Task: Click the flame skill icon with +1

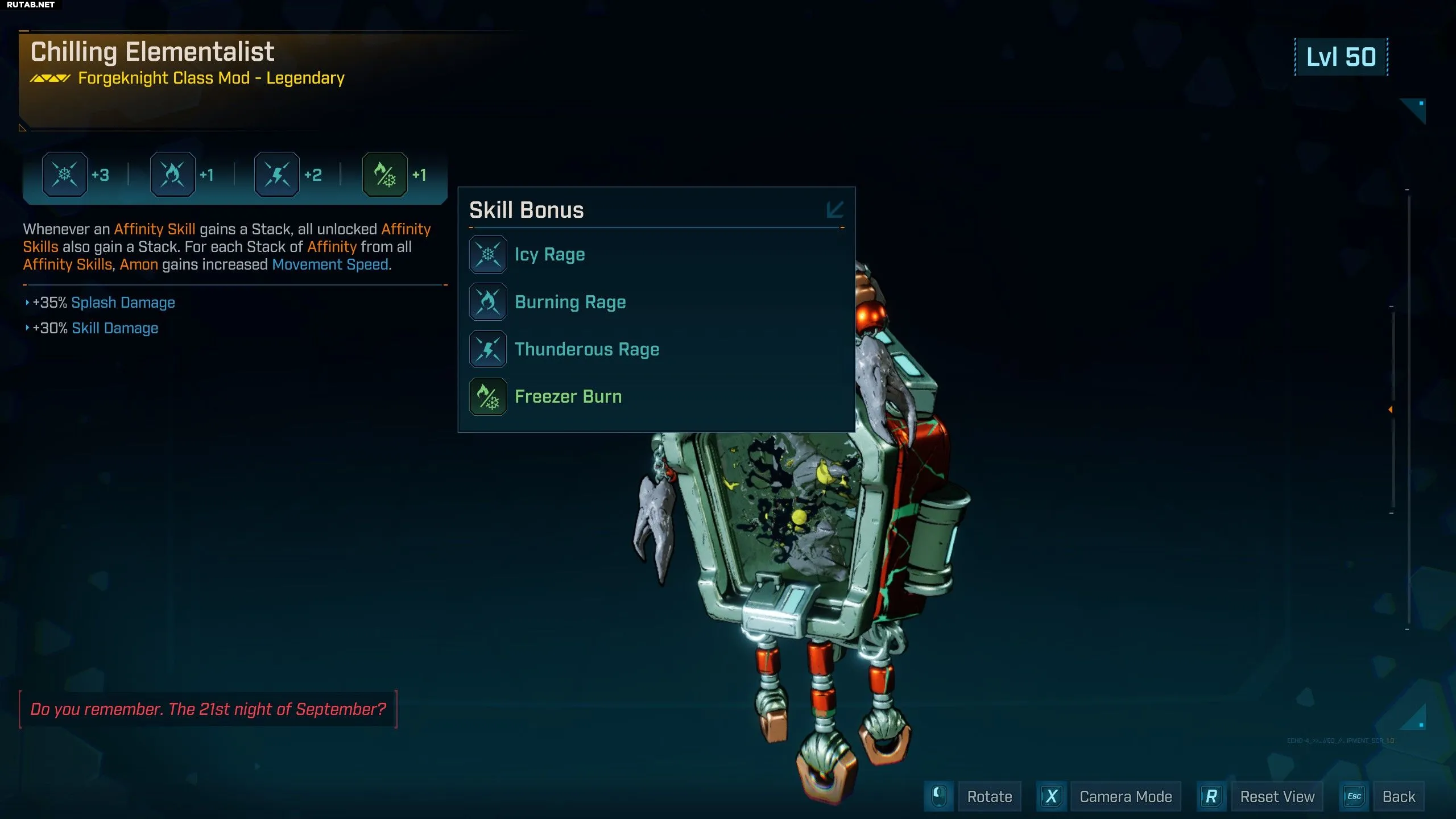Action: pyautogui.click(x=172, y=175)
